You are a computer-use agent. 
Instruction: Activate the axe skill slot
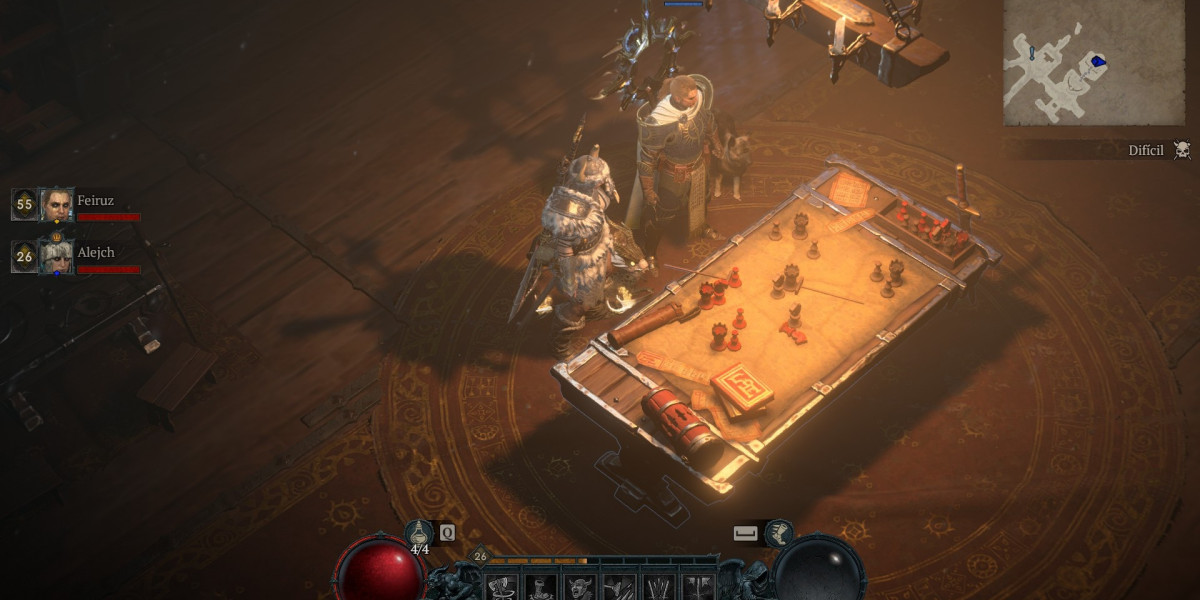click(501, 587)
